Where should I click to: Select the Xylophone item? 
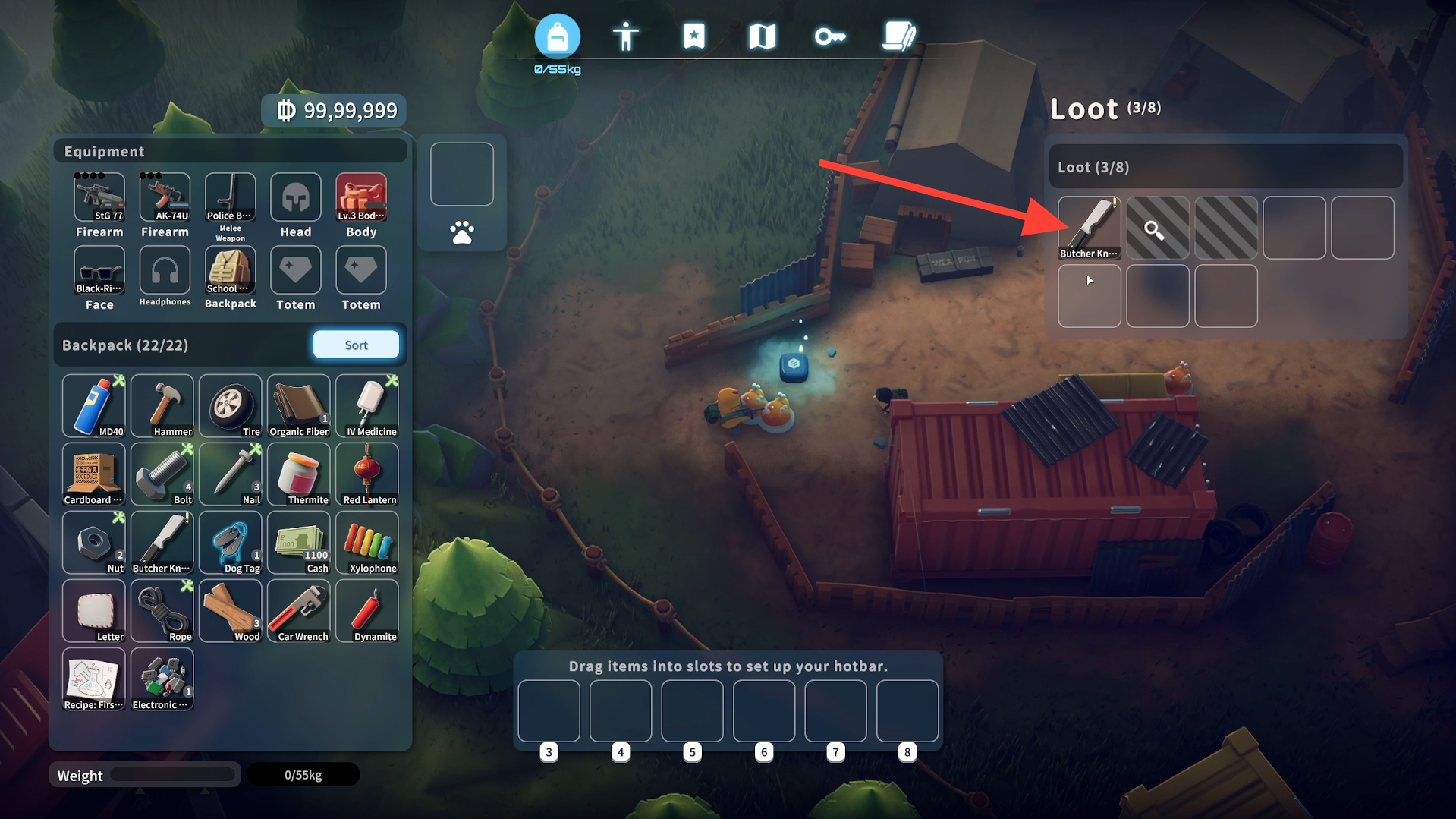pyautogui.click(x=367, y=543)
